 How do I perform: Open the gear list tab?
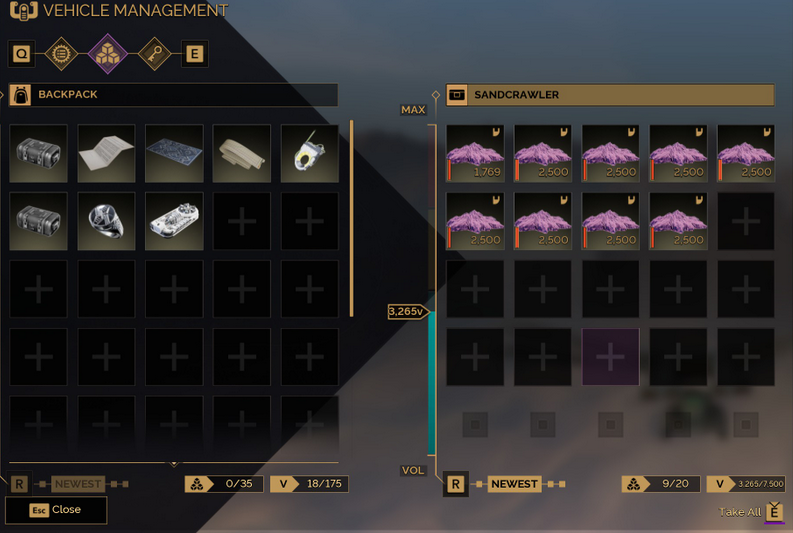click(x=63, y=53)
